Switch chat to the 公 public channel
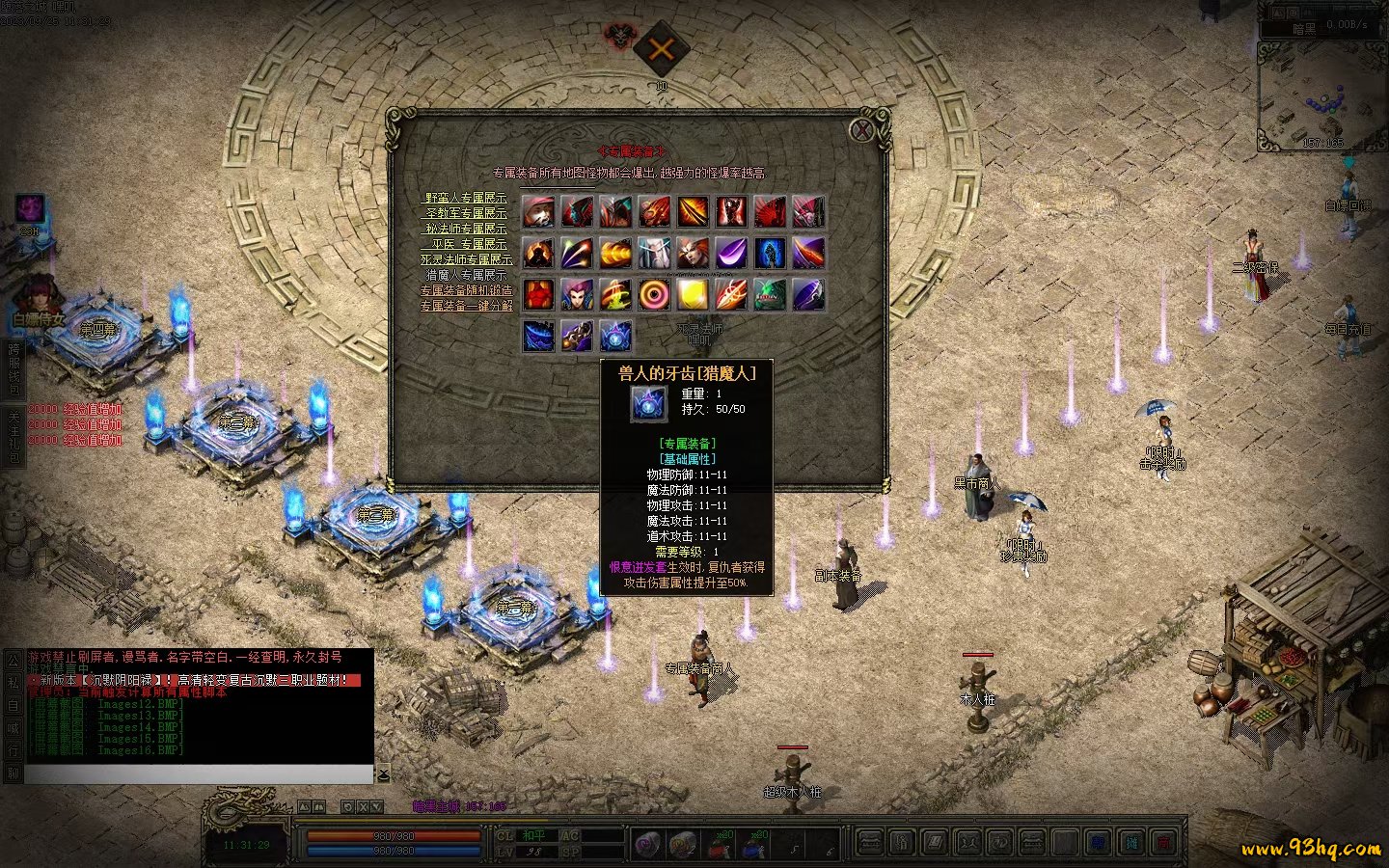This screenshot has width=1389, height=868. click(13, 661)
